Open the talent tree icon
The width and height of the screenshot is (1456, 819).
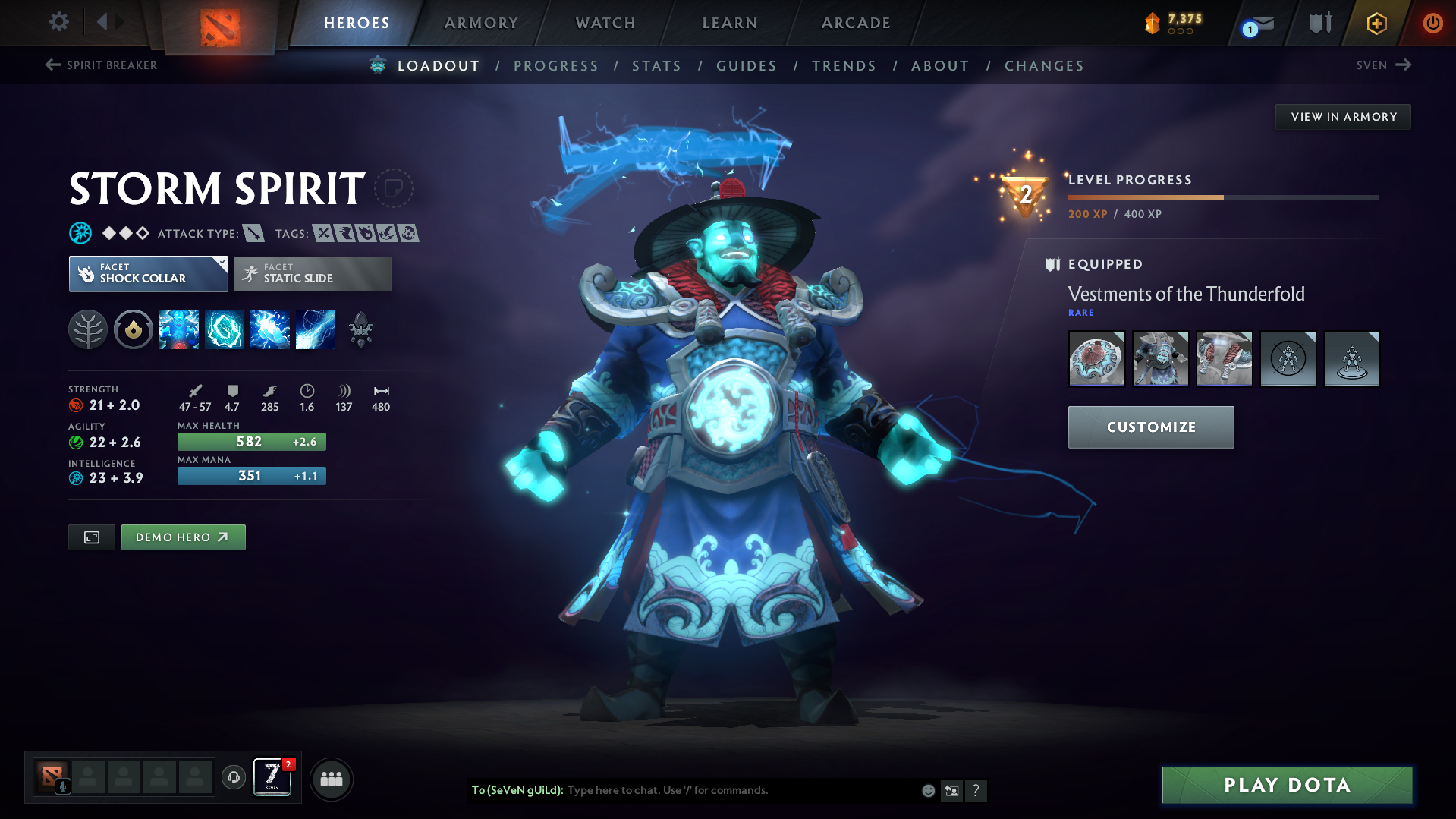coord(88,329)
